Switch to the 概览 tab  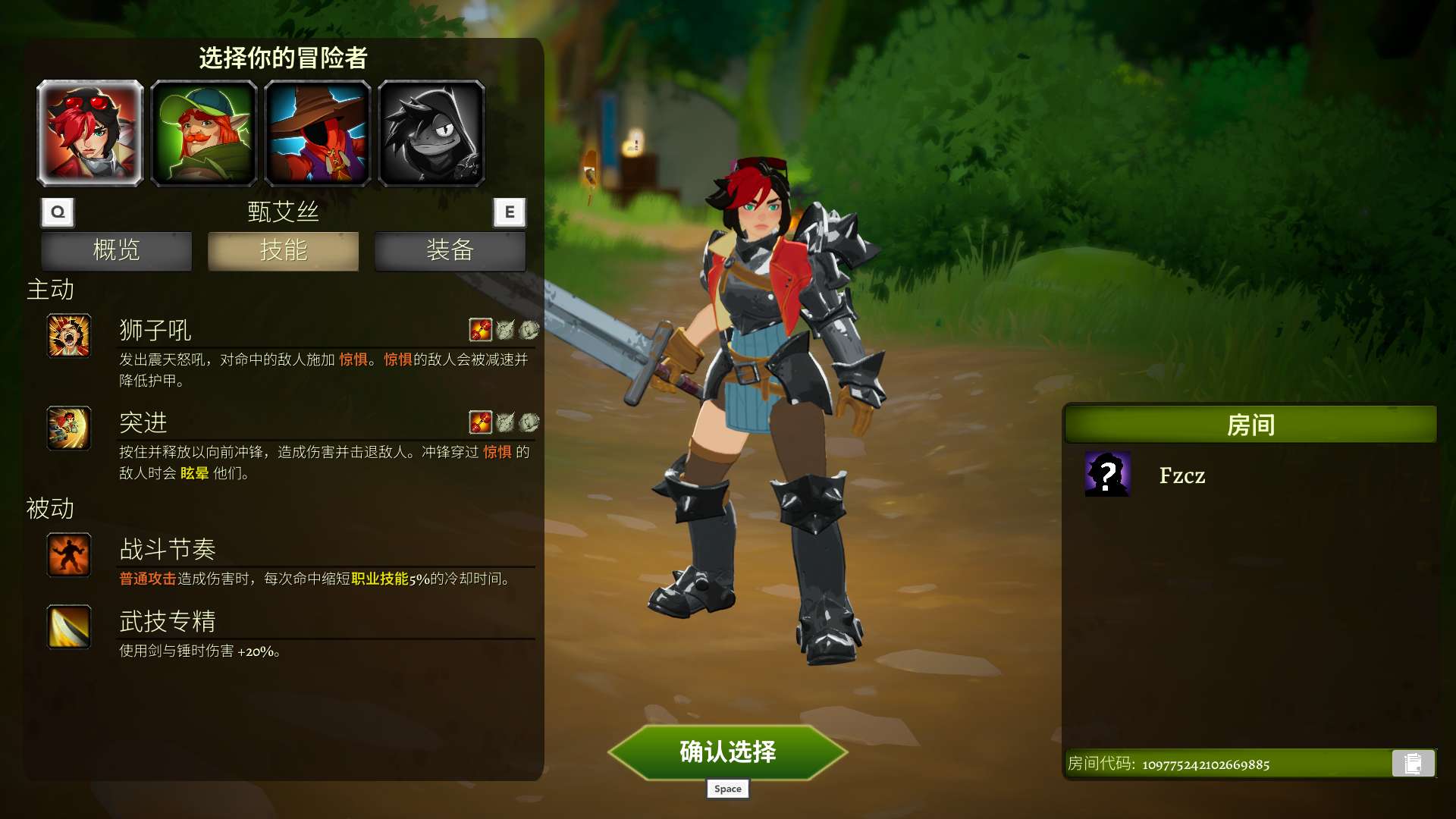click(x=115, y=251)
